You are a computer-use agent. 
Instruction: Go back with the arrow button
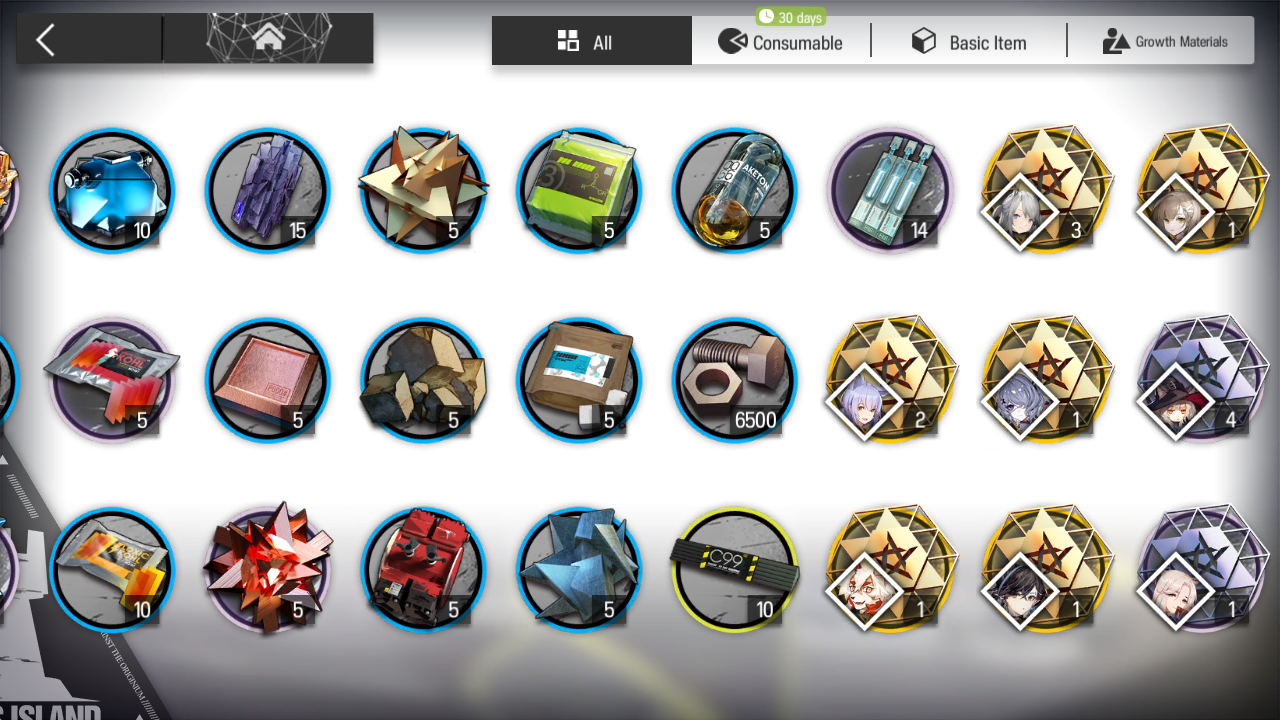(46, 40)
